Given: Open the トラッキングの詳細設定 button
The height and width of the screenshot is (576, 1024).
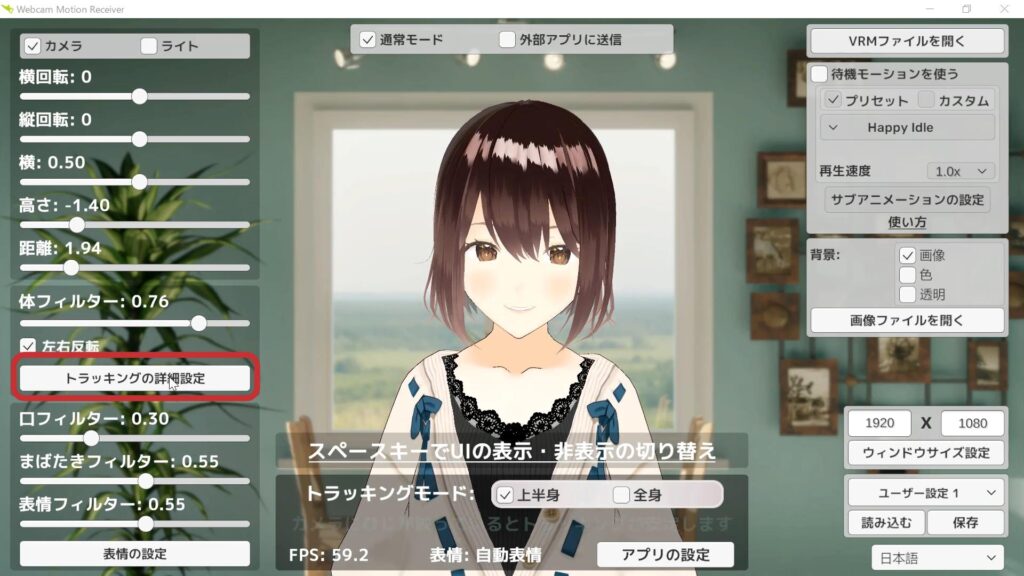Looking at the screenshot, I should click(x=135, y=378).
